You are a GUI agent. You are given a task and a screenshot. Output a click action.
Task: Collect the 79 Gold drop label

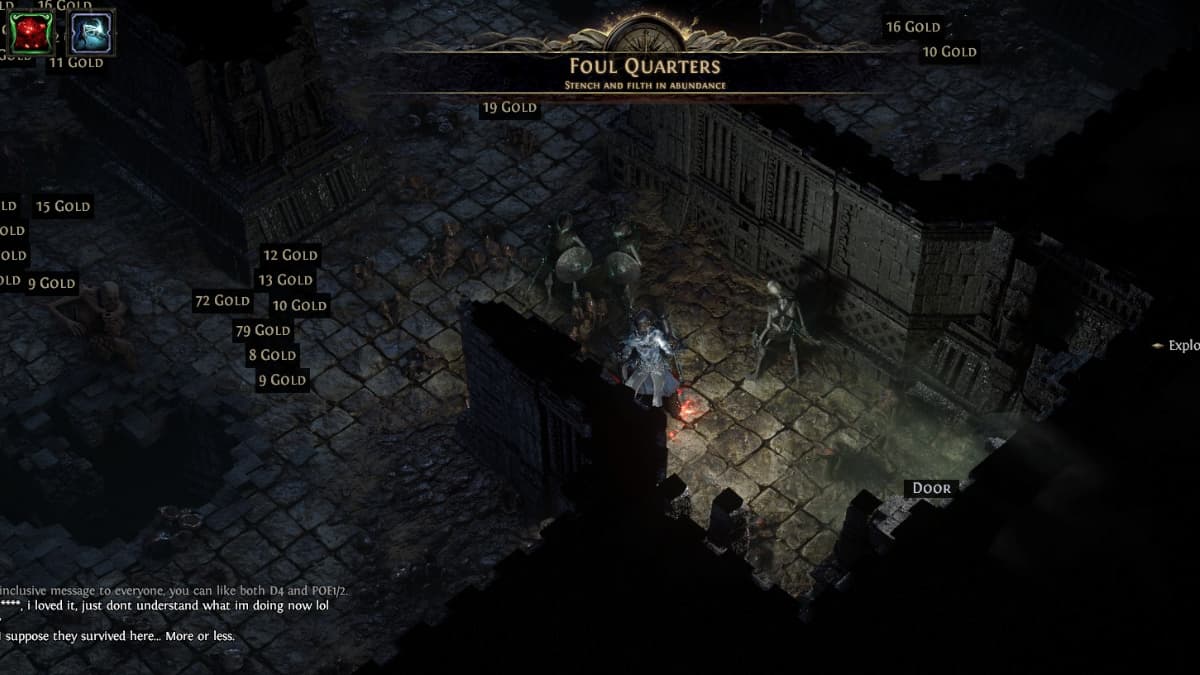(x=263, y=330)
